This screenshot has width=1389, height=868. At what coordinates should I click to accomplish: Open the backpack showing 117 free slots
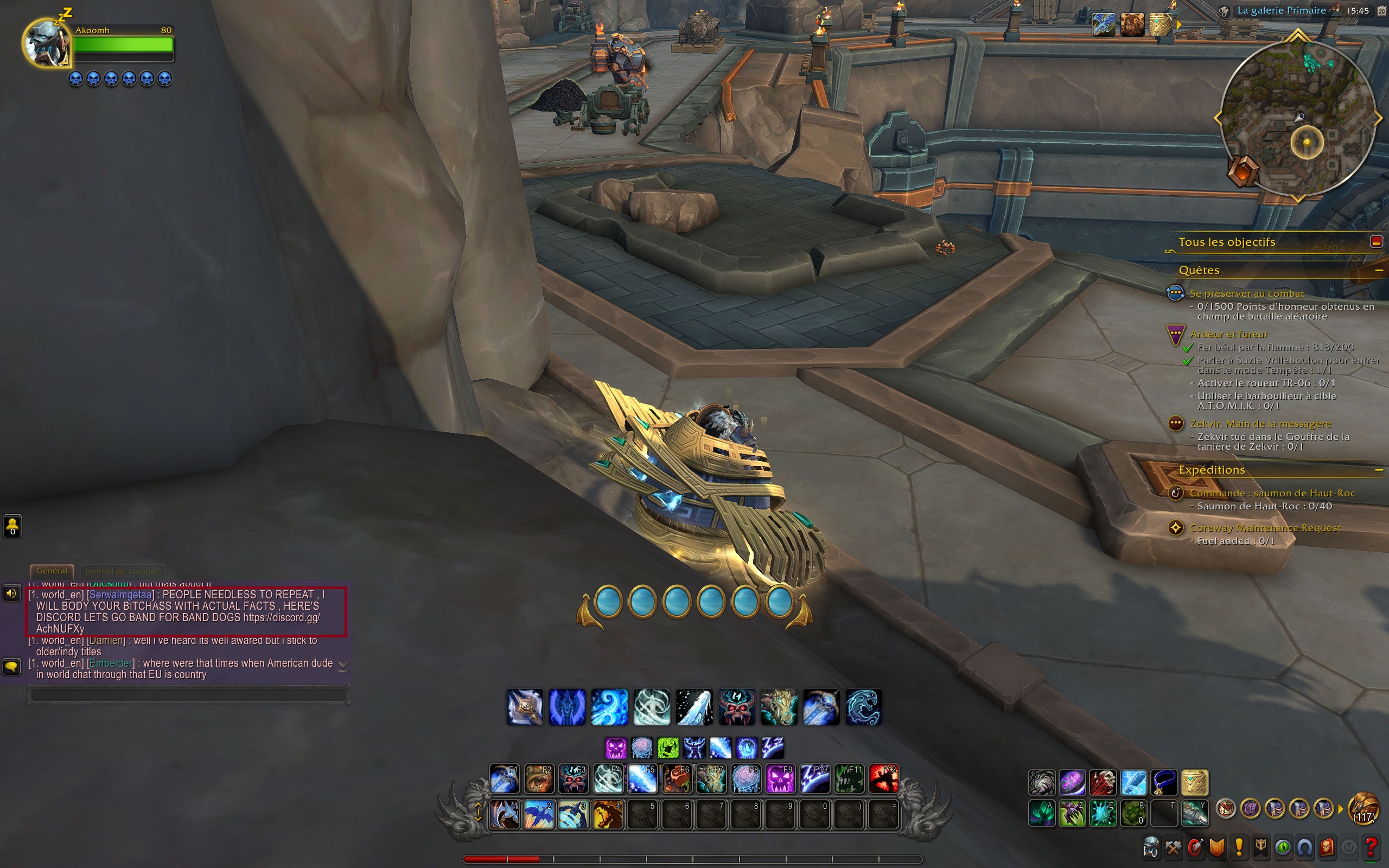[1362, 809]
